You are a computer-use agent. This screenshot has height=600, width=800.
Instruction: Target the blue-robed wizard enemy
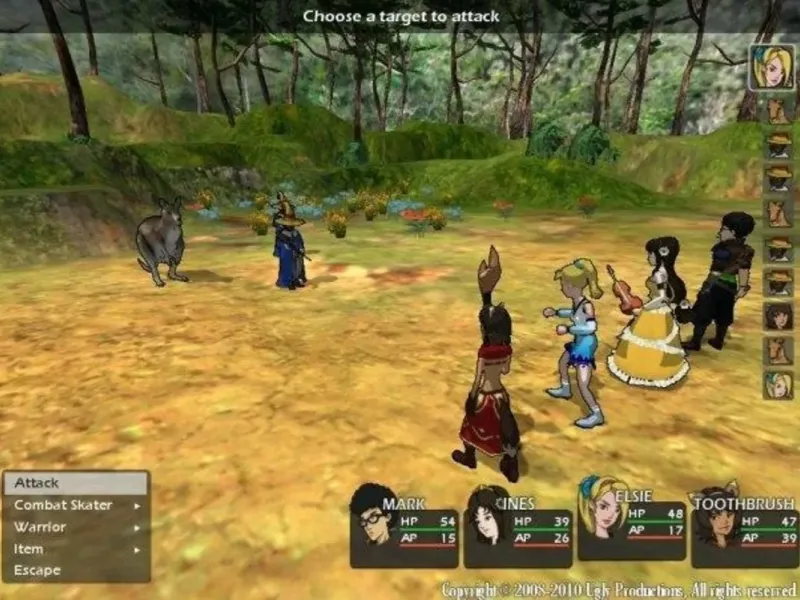pyautogui.click(x=290, y=245)
